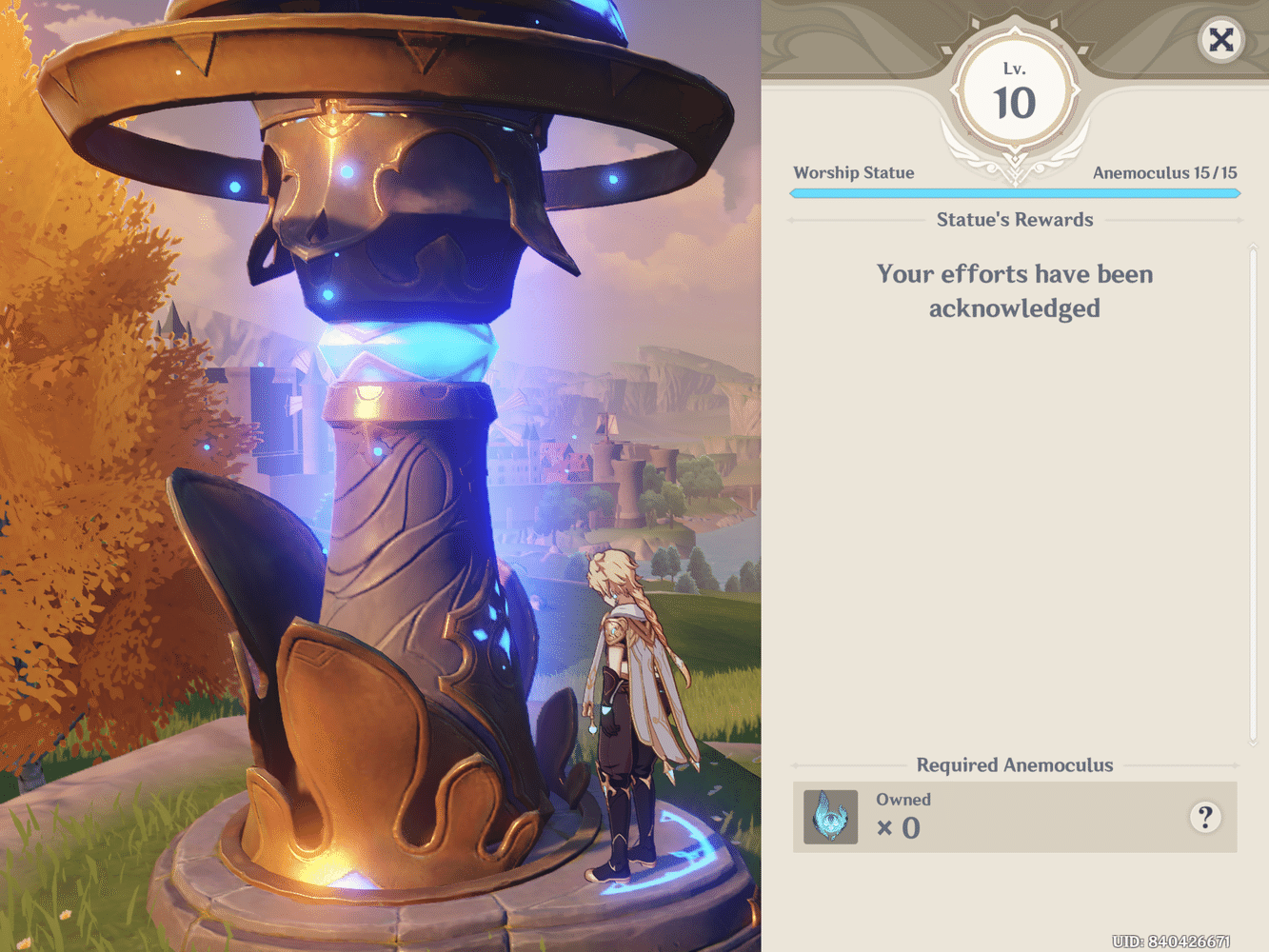
Task: Expand the Statue's Rewards header divider
Action: click(1015, 219)
